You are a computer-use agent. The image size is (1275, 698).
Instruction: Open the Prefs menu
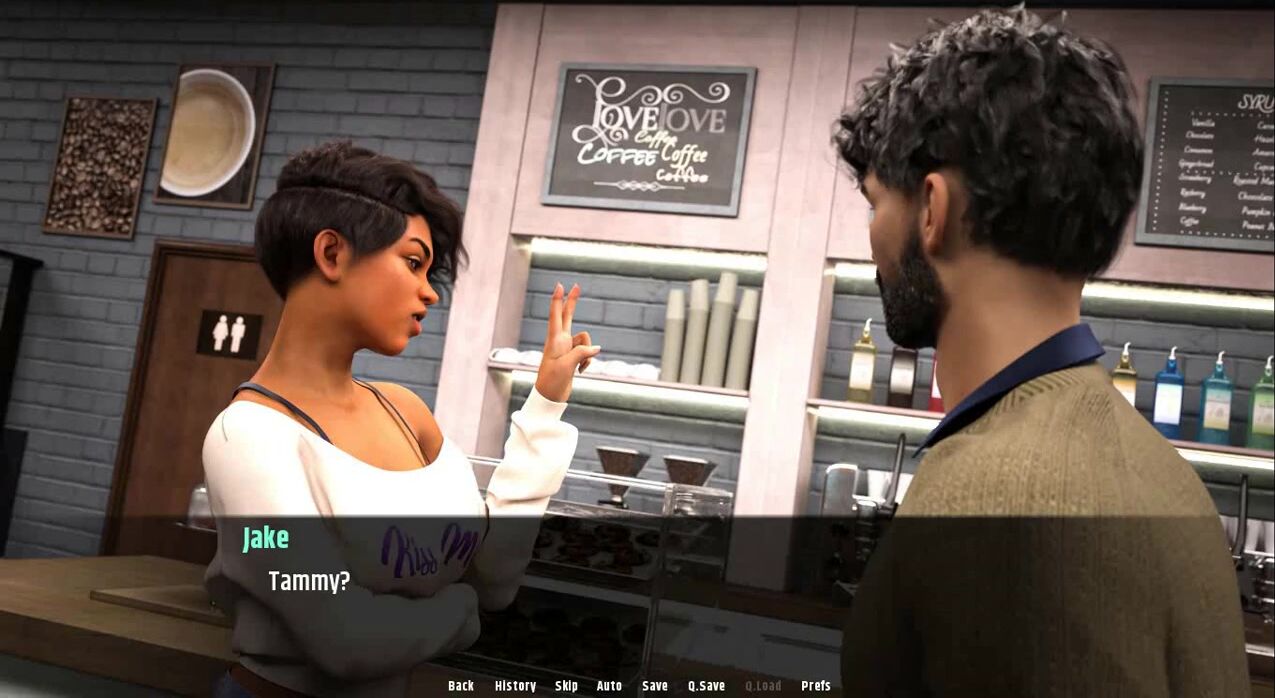[816, 686]
